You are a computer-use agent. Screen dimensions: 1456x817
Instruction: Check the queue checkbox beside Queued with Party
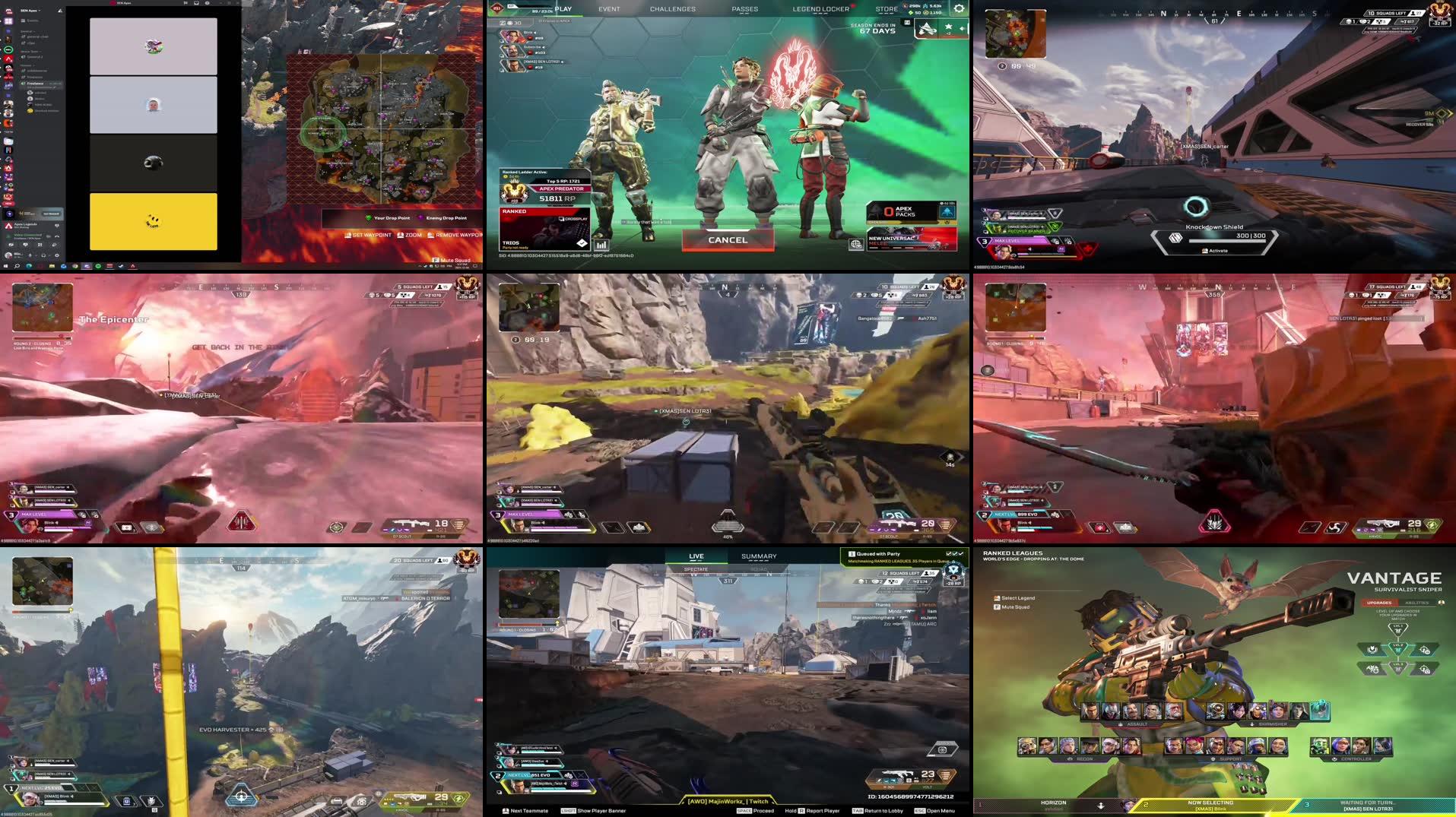click(x=948, y=554)
